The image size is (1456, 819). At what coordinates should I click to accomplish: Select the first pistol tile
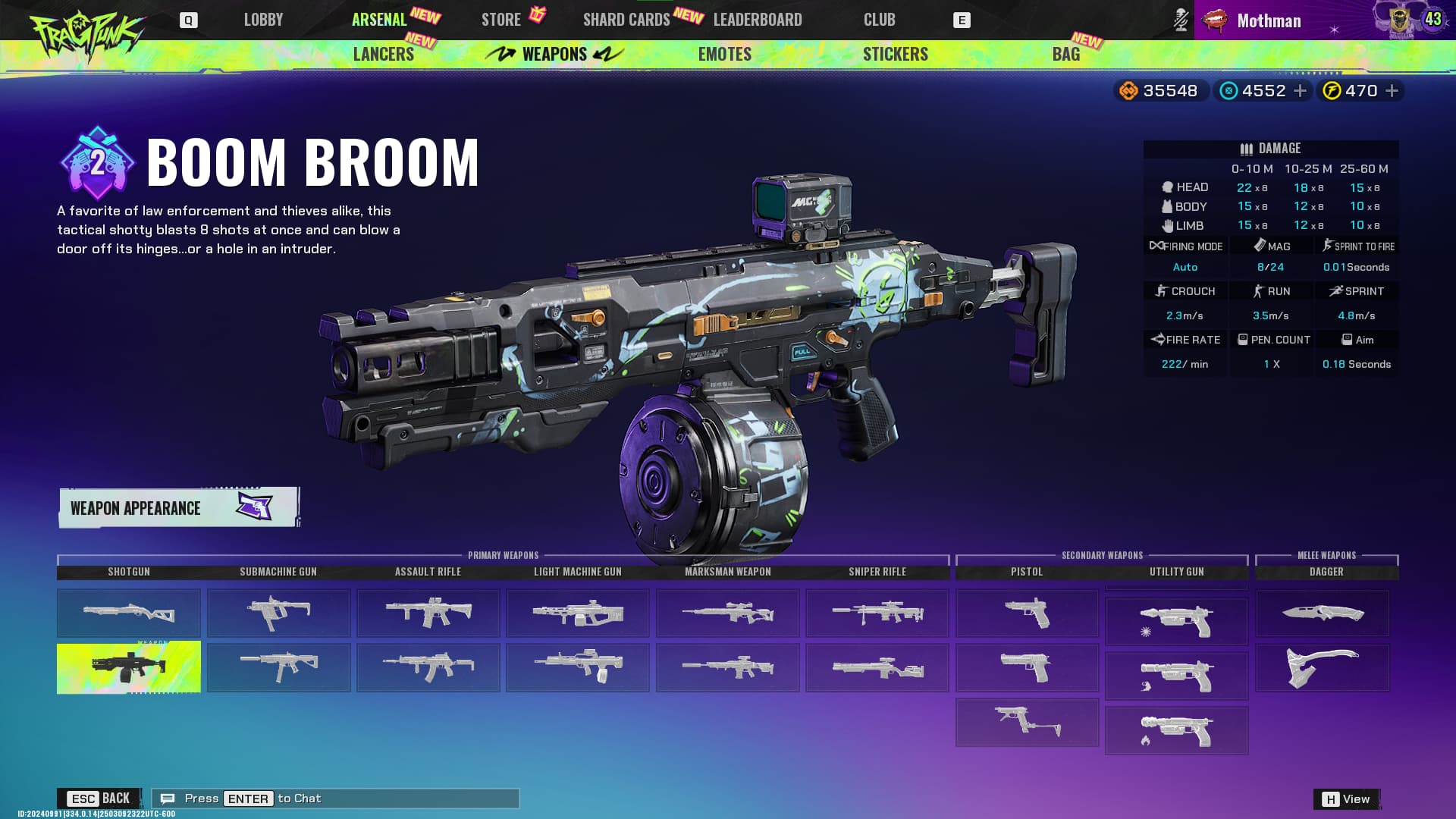[1027, 612]
